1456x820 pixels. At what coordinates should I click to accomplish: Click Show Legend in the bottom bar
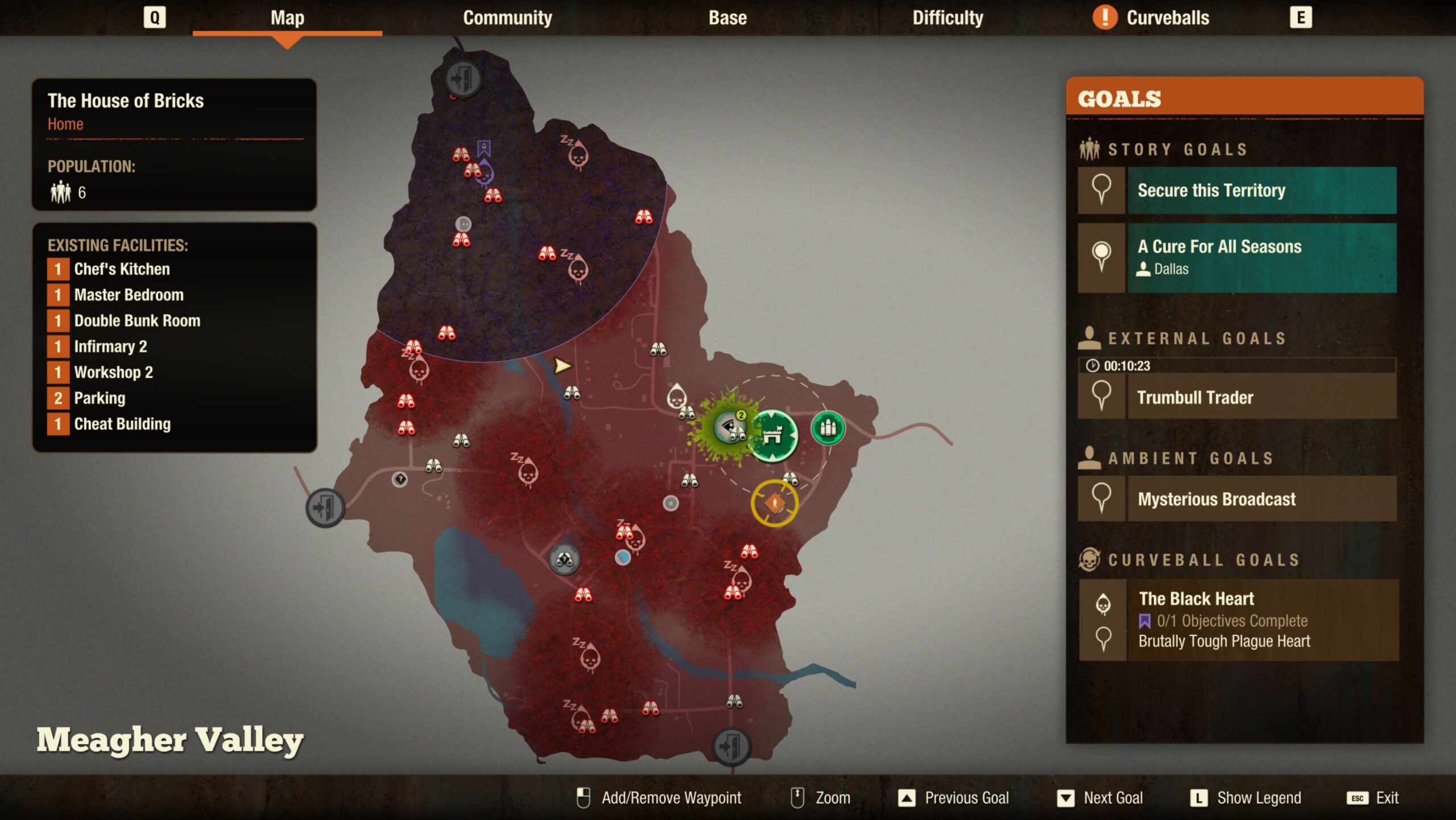(x=1246, y=798)
